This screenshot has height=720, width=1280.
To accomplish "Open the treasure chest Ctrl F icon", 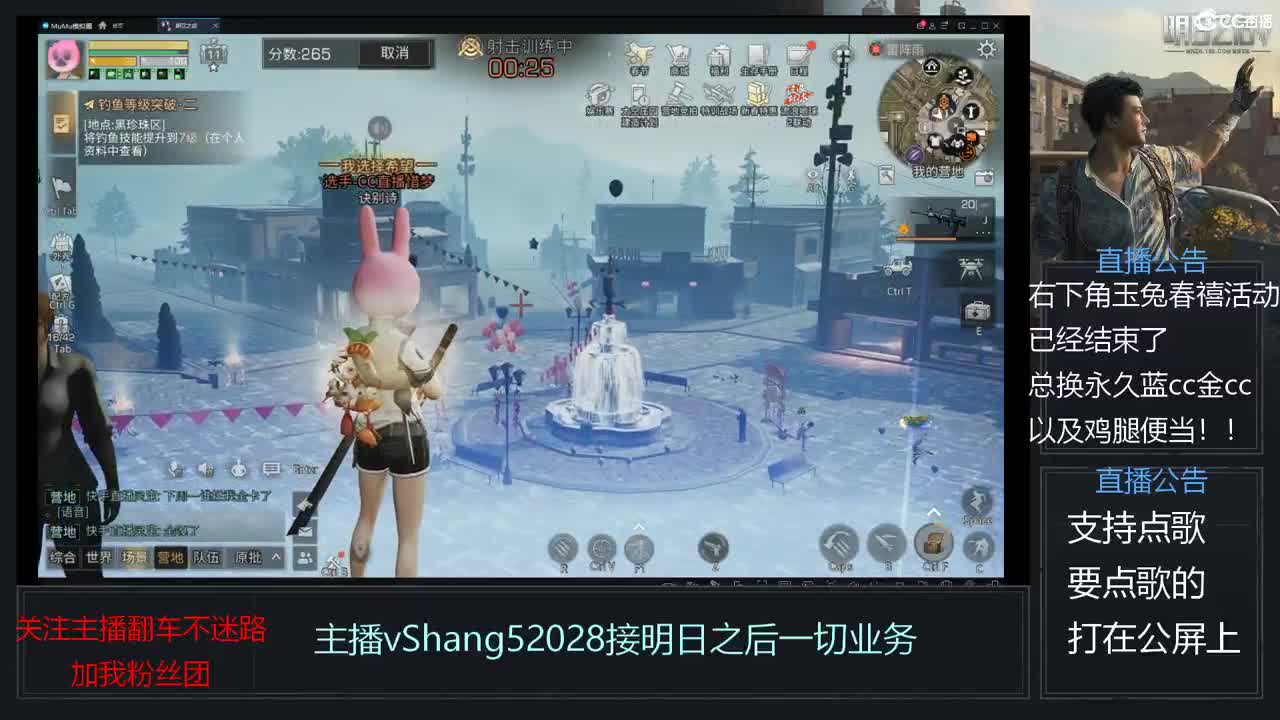I will tap(934, 542).
